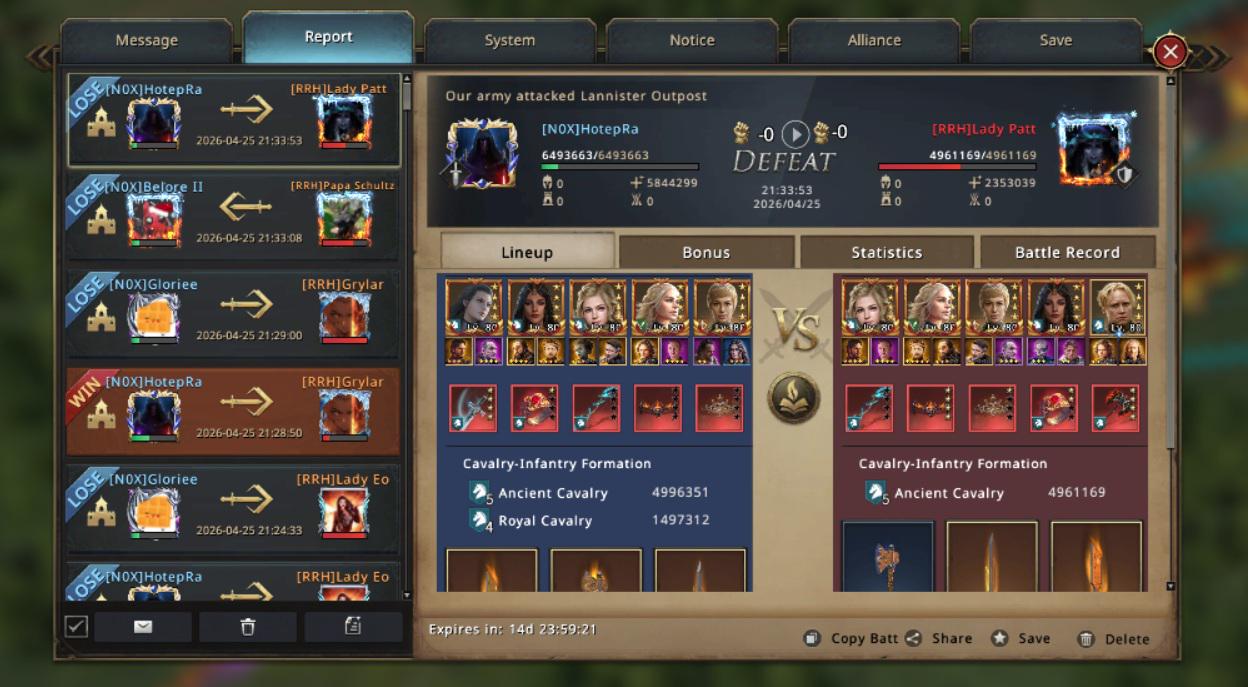Show the Alliance tab
Viewport: 1248px width, 687px height.
click(874, 40)
